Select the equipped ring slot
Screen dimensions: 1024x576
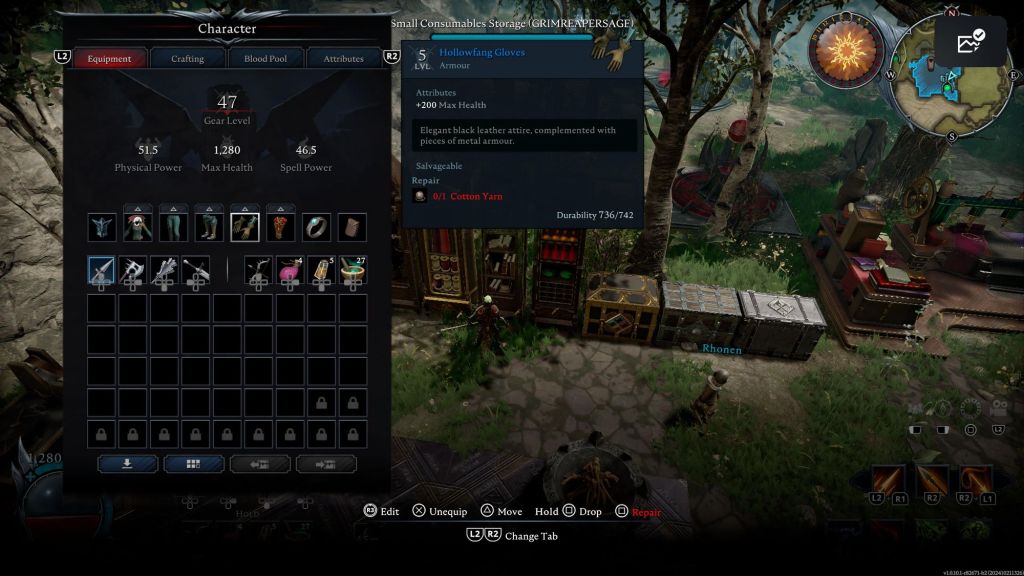[x=317, y=227]
